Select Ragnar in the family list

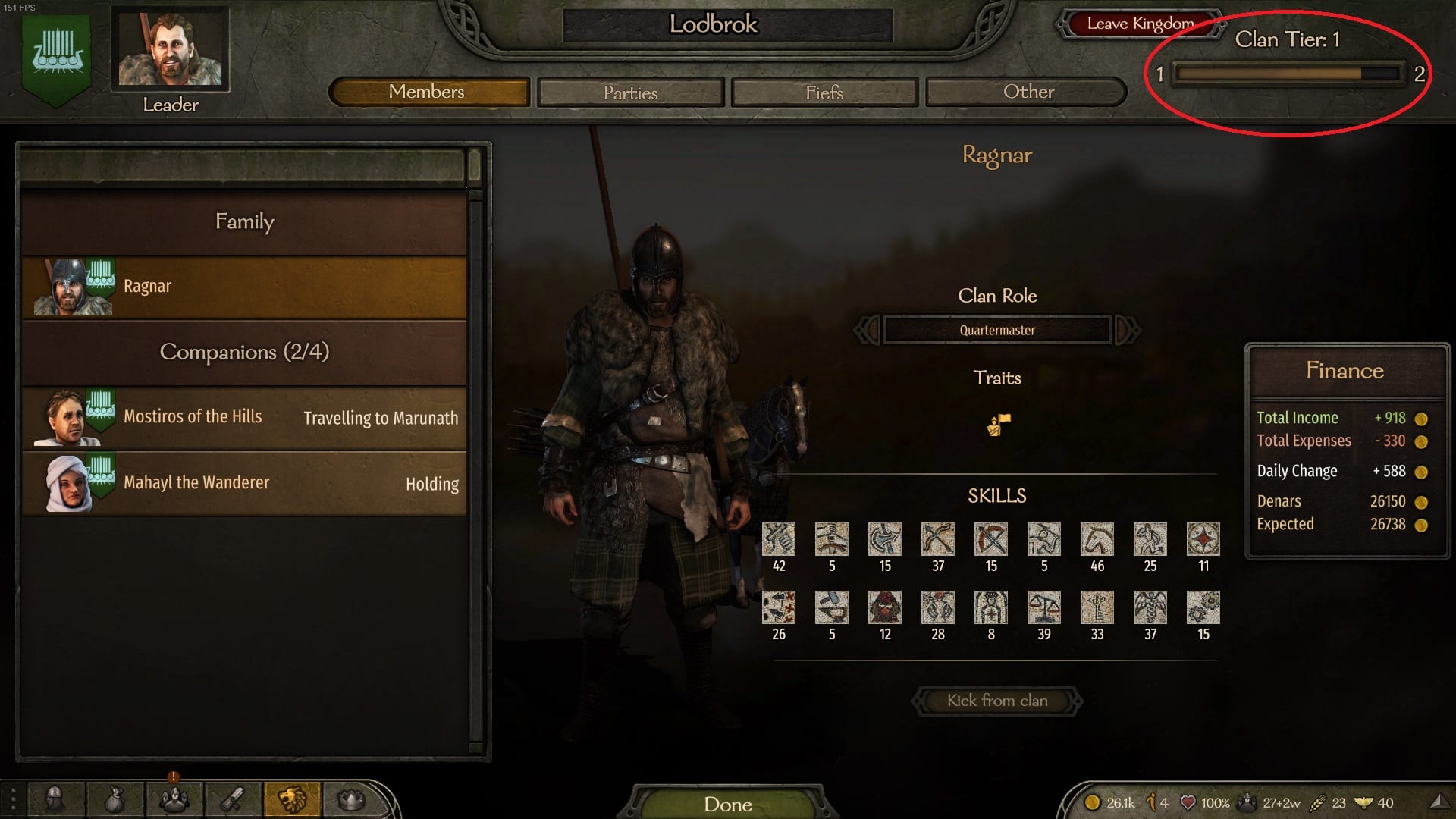point(244,287)
